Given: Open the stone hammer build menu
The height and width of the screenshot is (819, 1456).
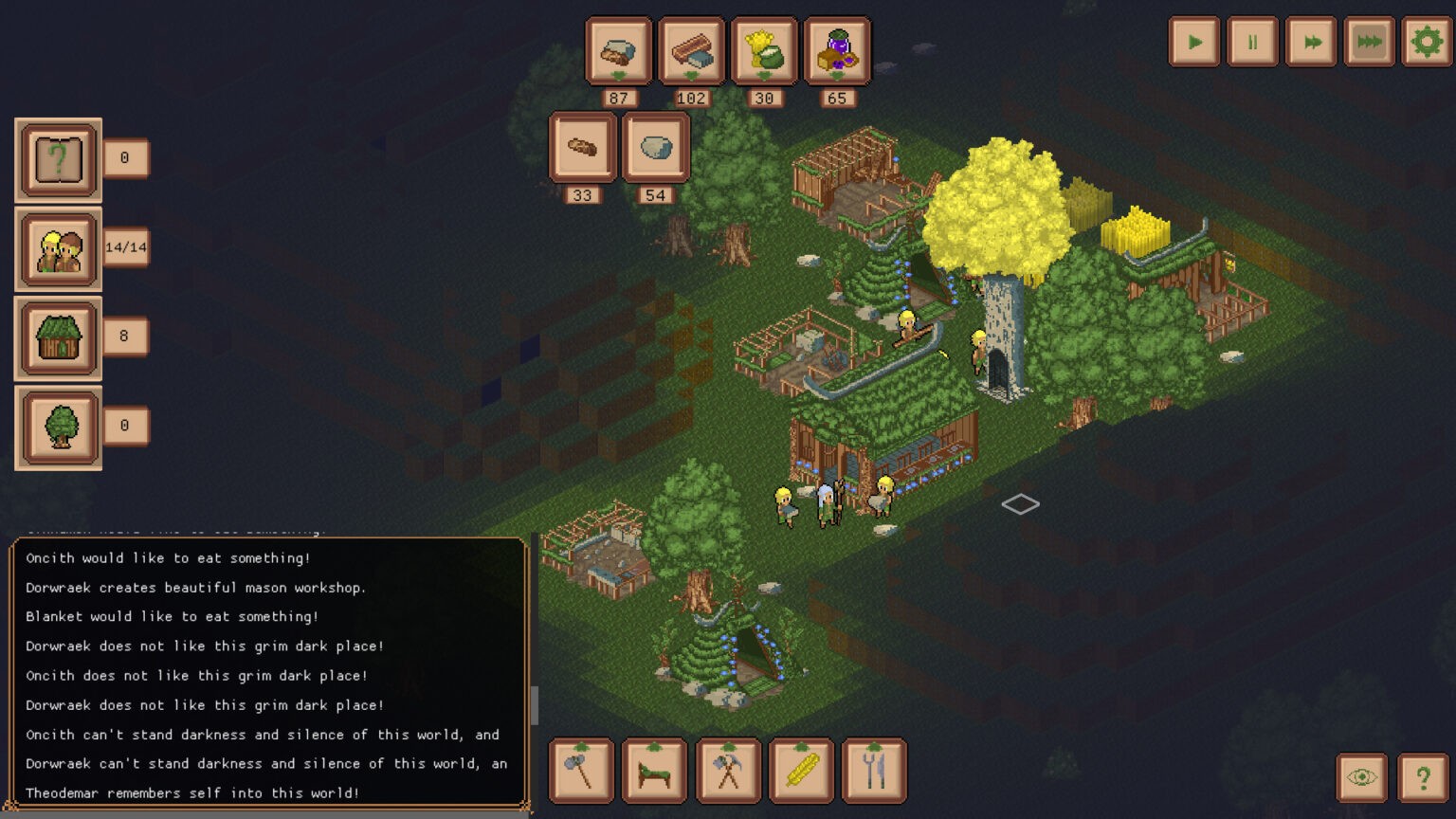Looking at the screenshot, I should (581, 771).
